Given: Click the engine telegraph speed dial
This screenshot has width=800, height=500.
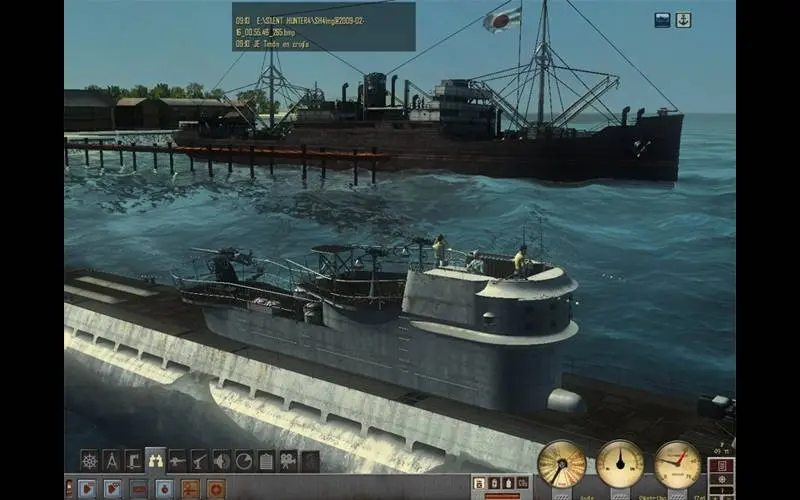Looking at the screenshot, I should (x=561, y=463).
